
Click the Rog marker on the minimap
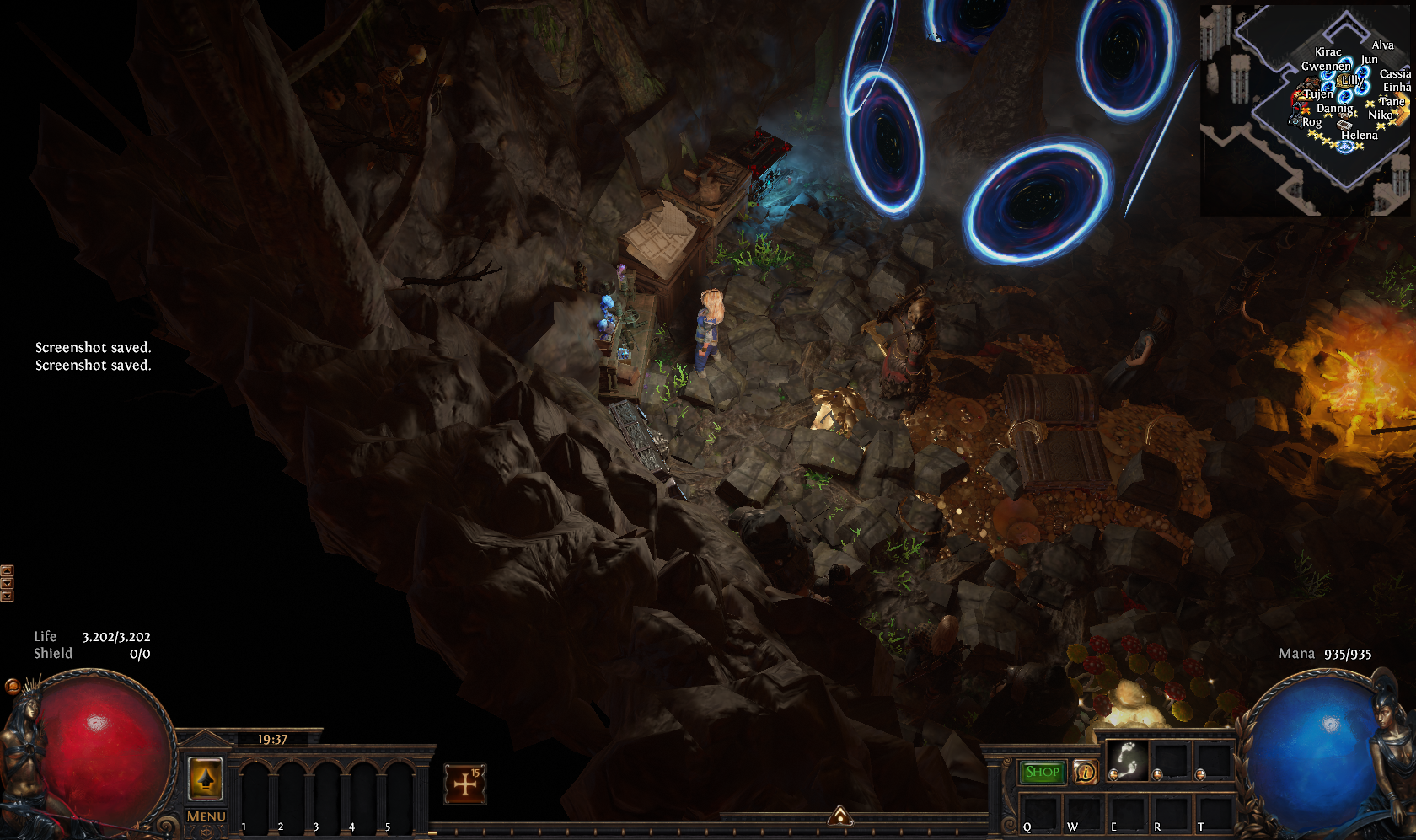pos(1311,122)
